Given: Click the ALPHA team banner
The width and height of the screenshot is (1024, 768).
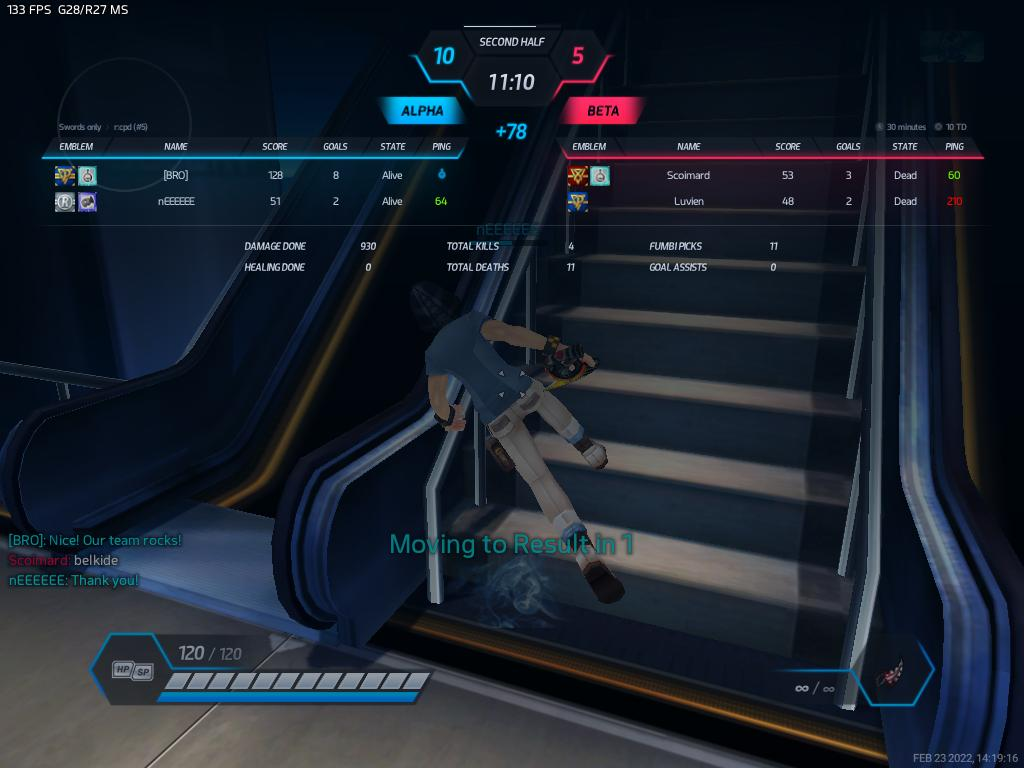Looking at the screenshot, I should point(422,111).
